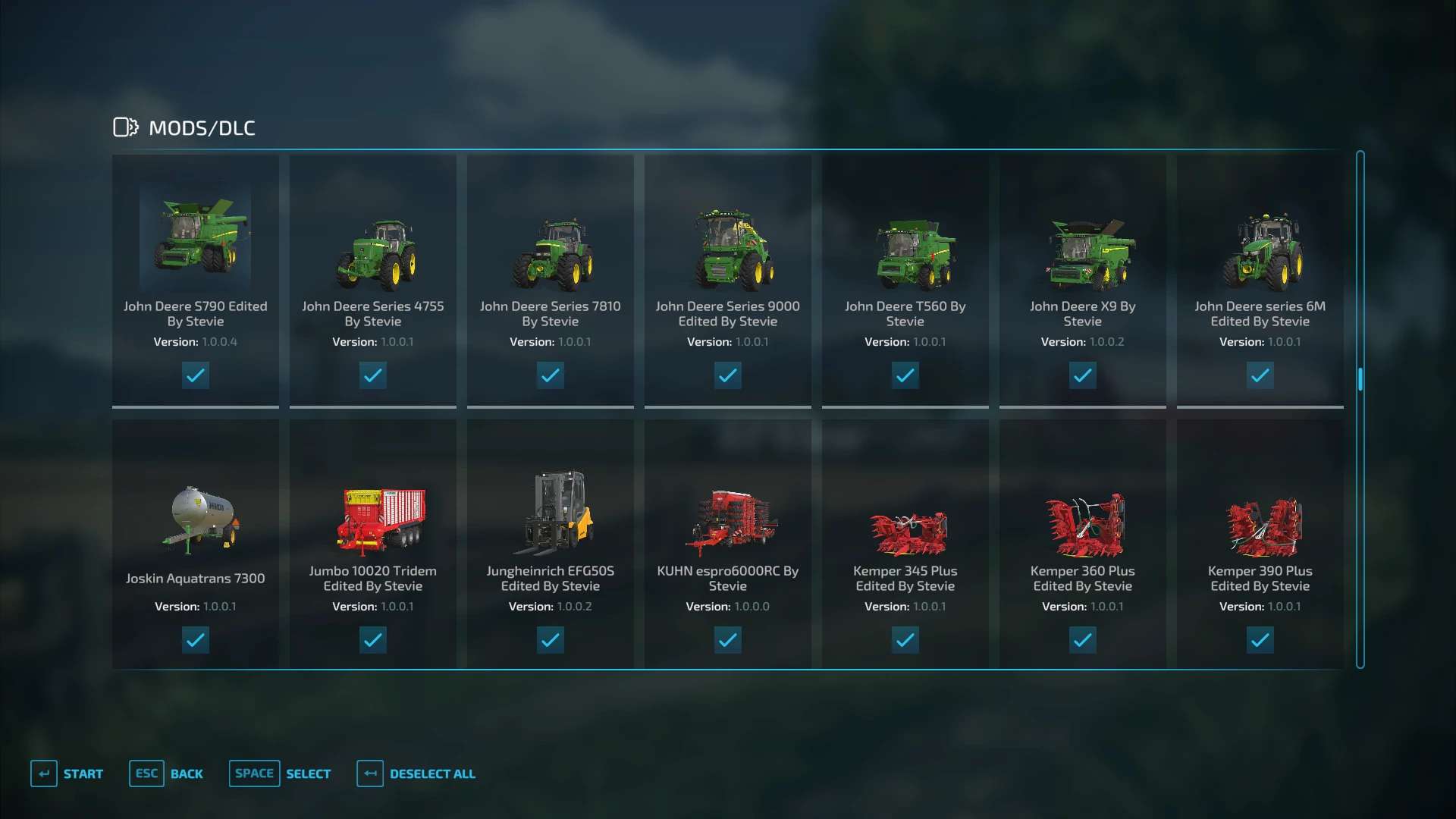Viewport: 1456px width, 819px height.
Task: Select the John Deere X9 harvester thumbnail
Action: click(x=1083, y=254)
